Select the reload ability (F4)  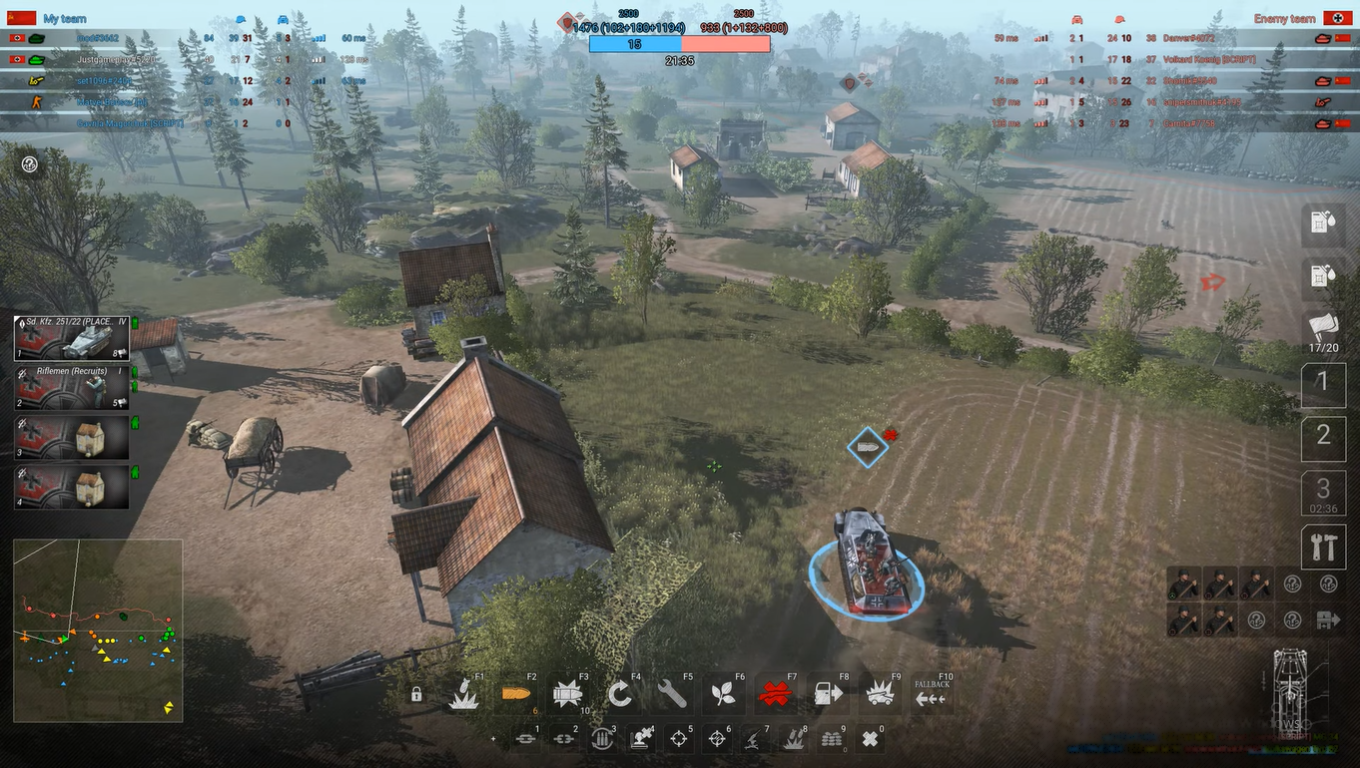pos(620,693)
